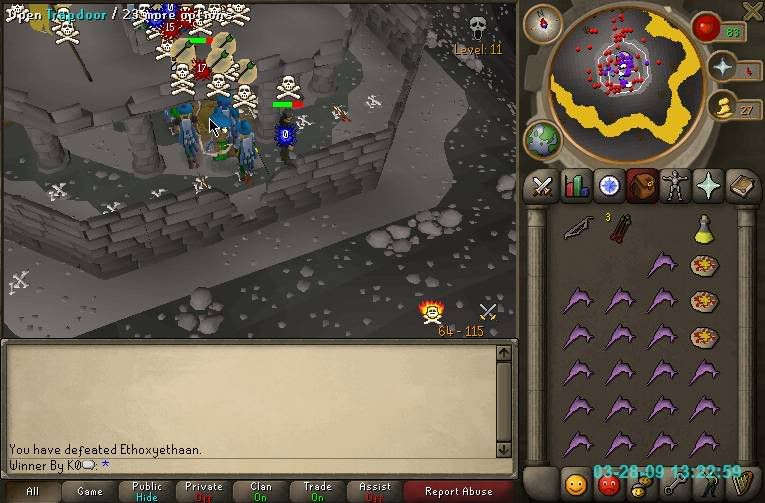The width and height of the screenshot is (765, 503).
Task: Open the friends list smiley tab
Action: pyautogui.click(x=575, y=485)
